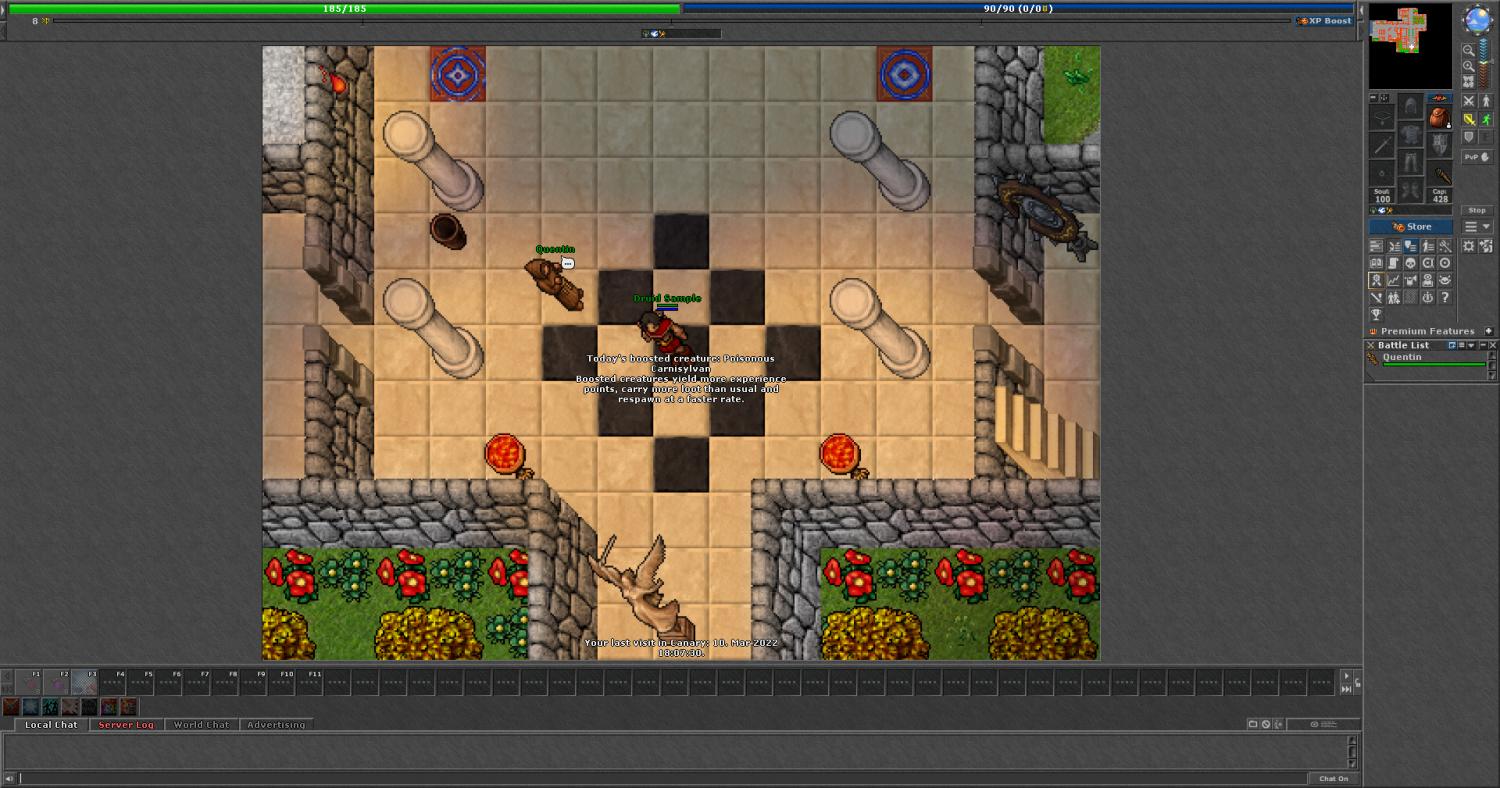The height and width of the screenshot is (788, 1500).
Task: Click the Stop button
Action: tap(1476, 211)
